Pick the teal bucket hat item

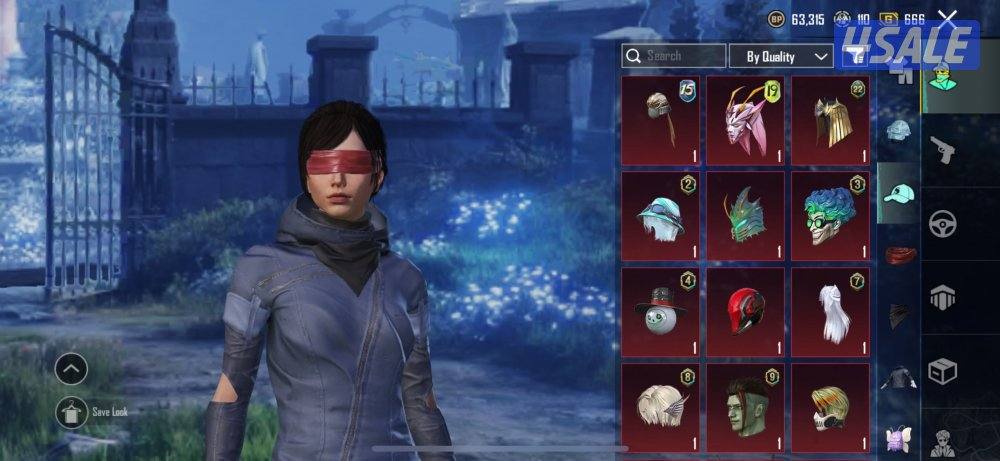click(661, 215)
